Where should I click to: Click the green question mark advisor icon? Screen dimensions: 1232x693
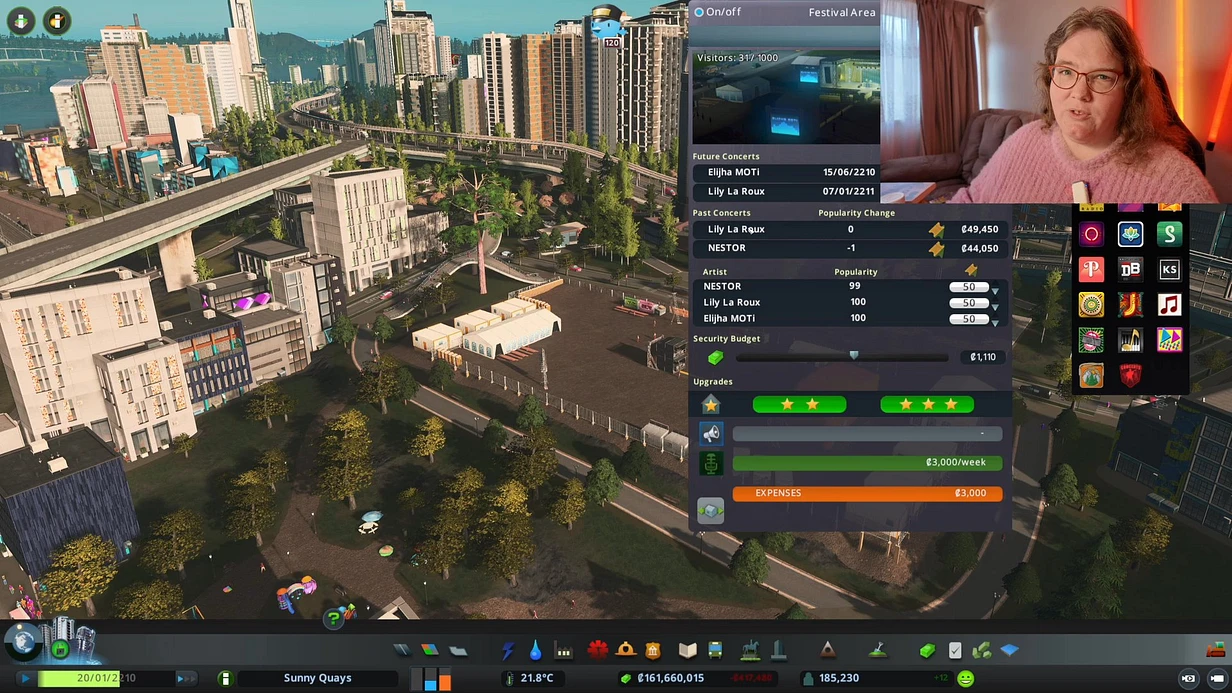coord(333,619)
